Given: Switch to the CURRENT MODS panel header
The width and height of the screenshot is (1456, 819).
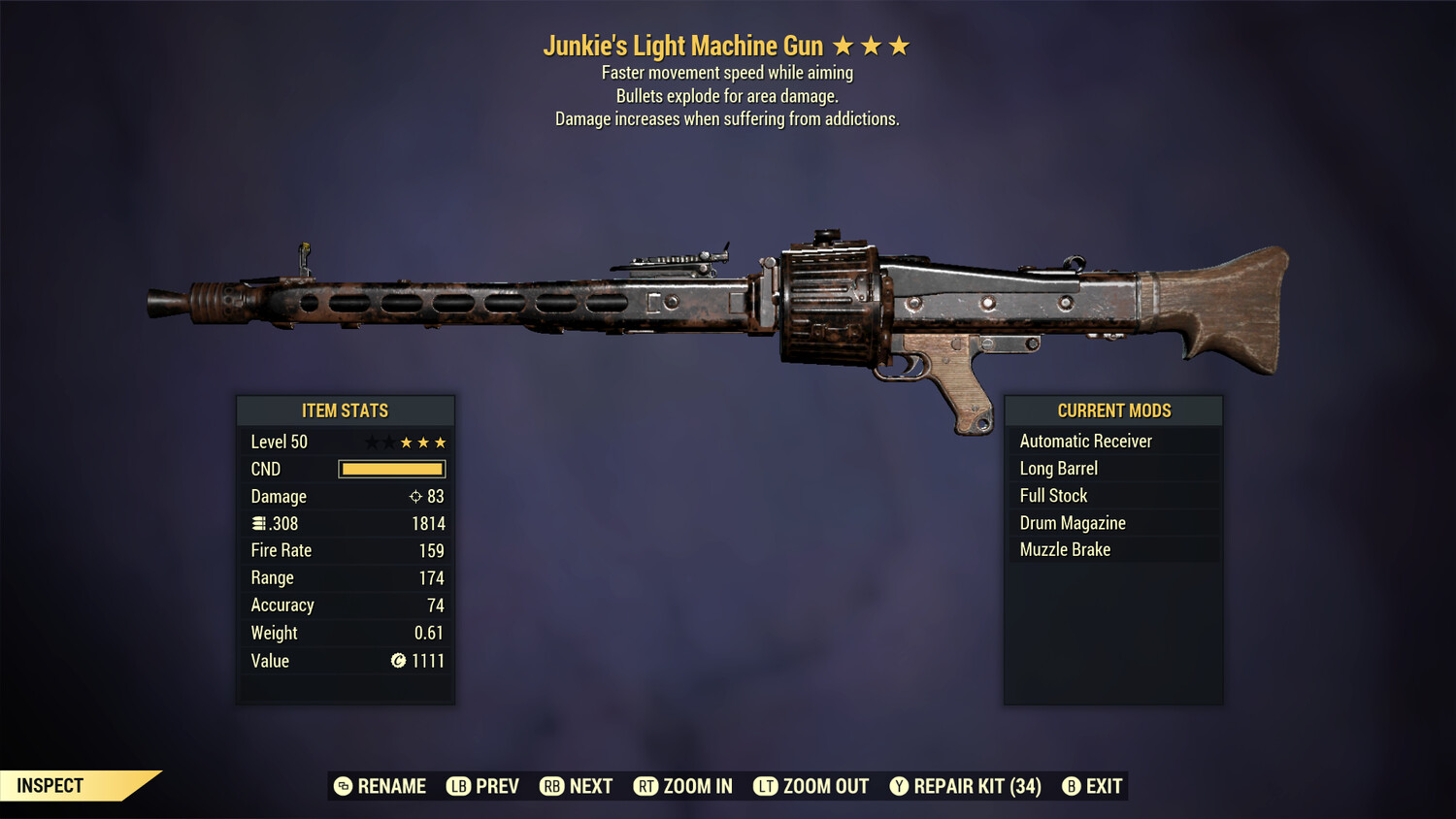Looking at the screenshot, I should (x=1112, y=410).
